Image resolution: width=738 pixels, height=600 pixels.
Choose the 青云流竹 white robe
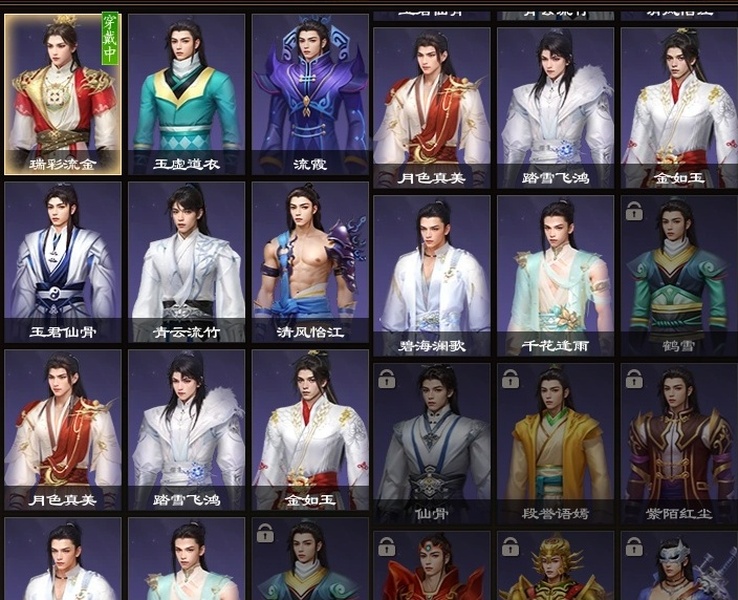187,262
